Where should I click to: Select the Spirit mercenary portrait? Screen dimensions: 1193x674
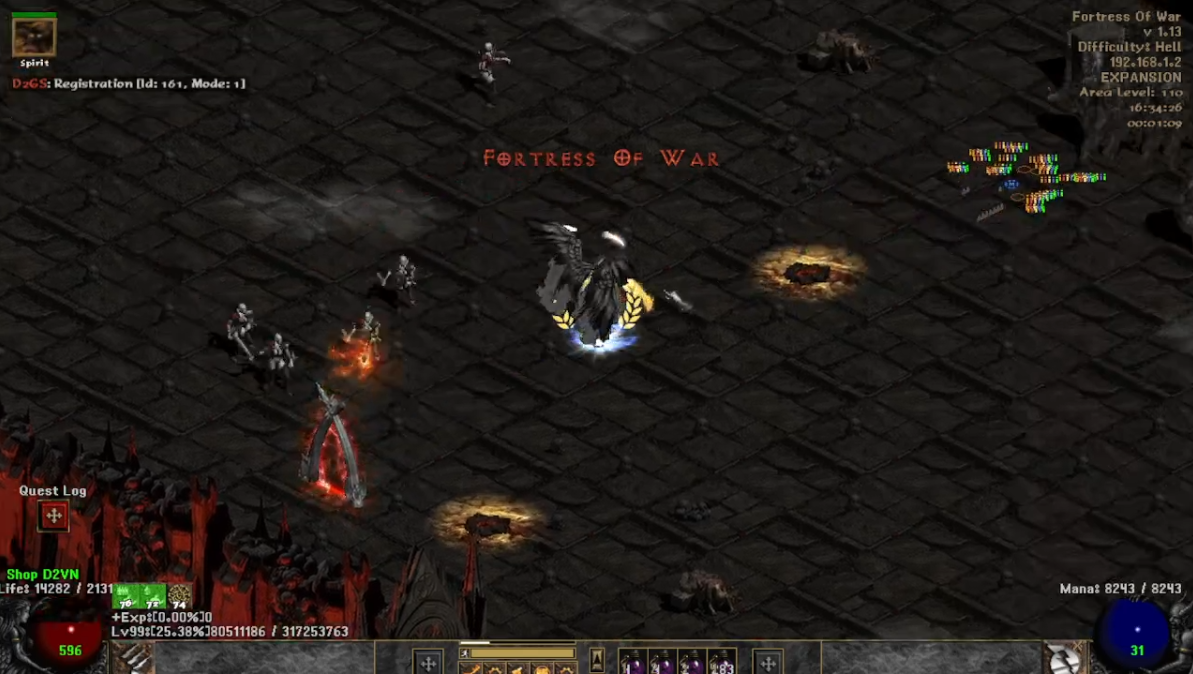[x=34, y=37]
